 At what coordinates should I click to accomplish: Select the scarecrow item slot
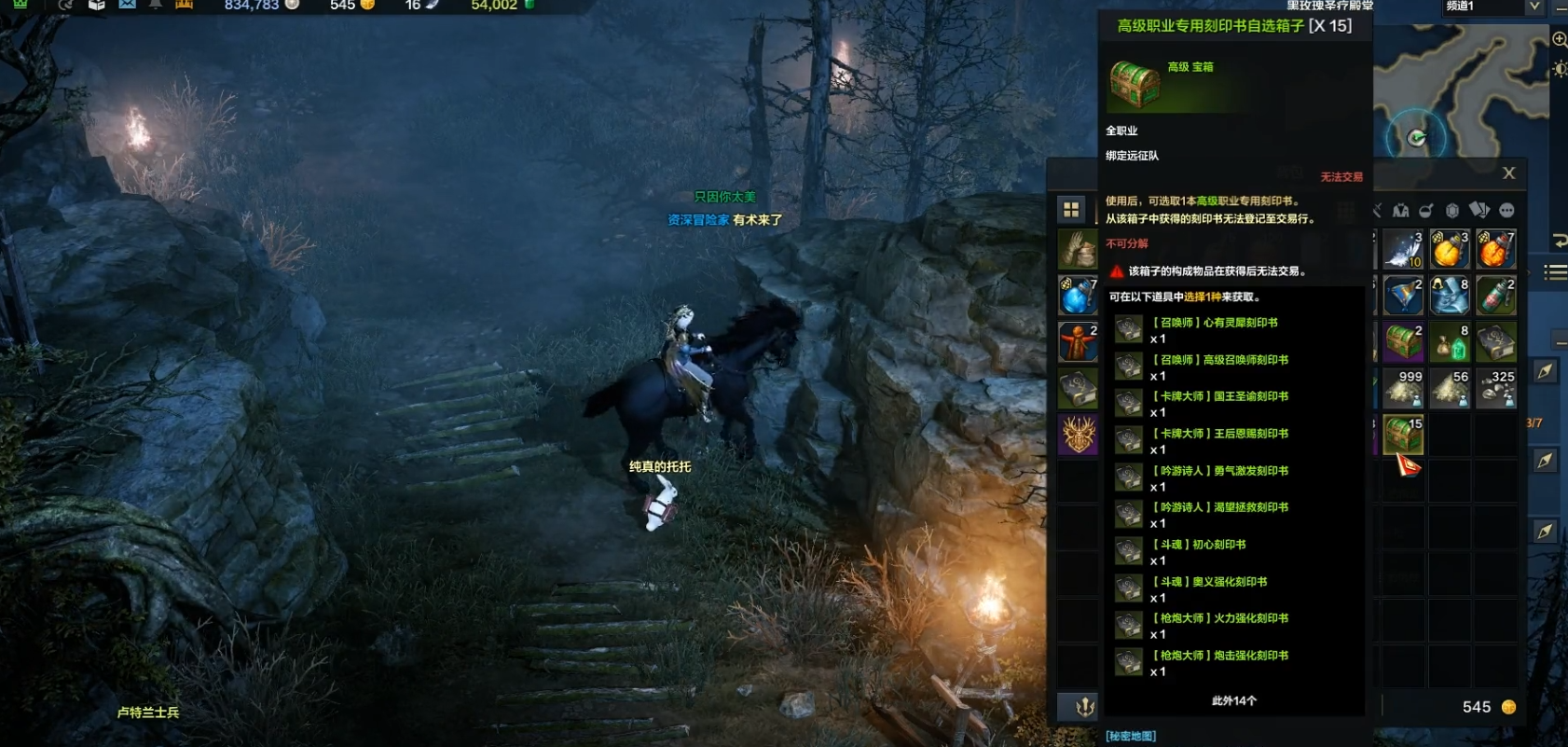click(1078, 342)
